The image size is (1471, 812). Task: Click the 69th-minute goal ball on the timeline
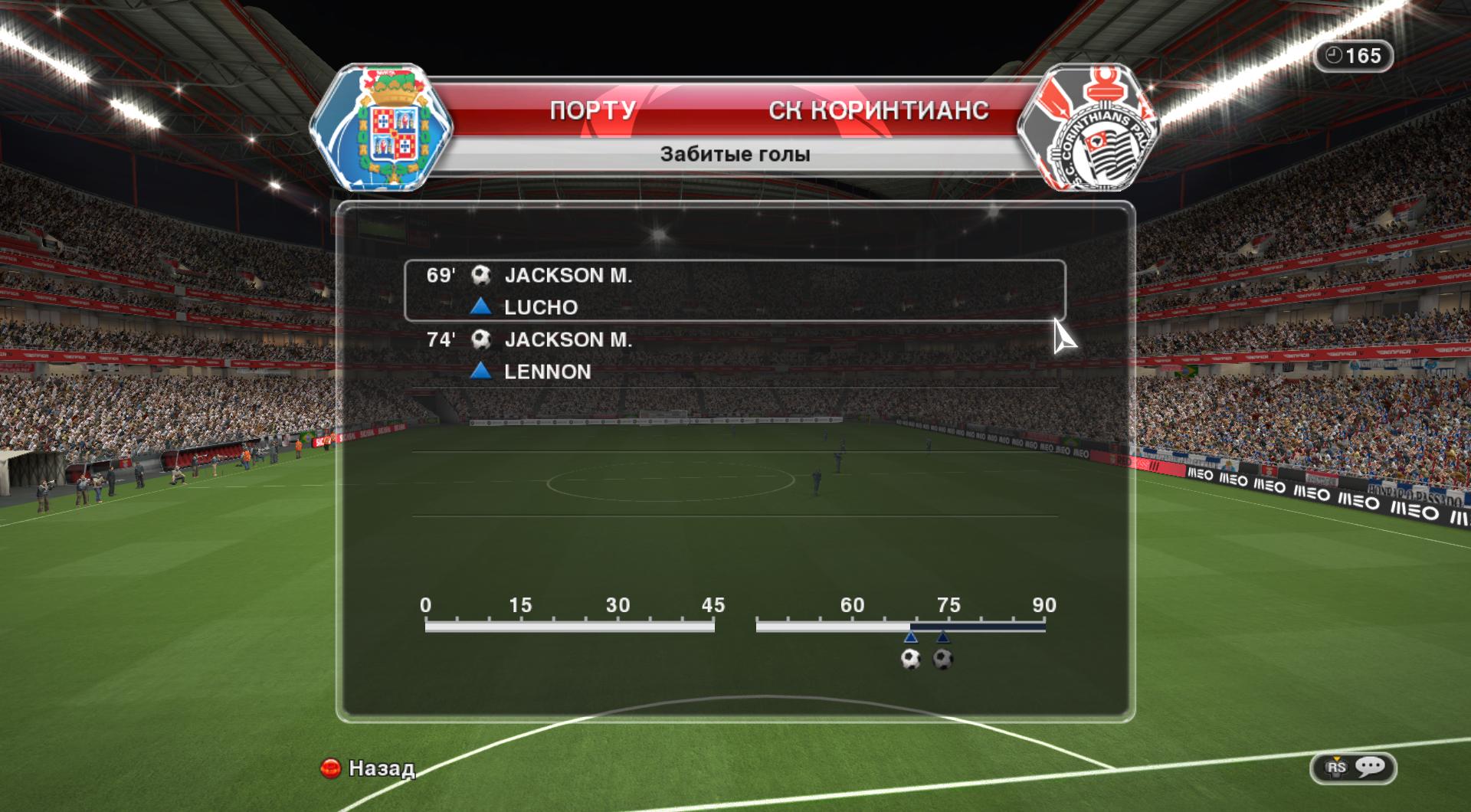click(910, 659)
